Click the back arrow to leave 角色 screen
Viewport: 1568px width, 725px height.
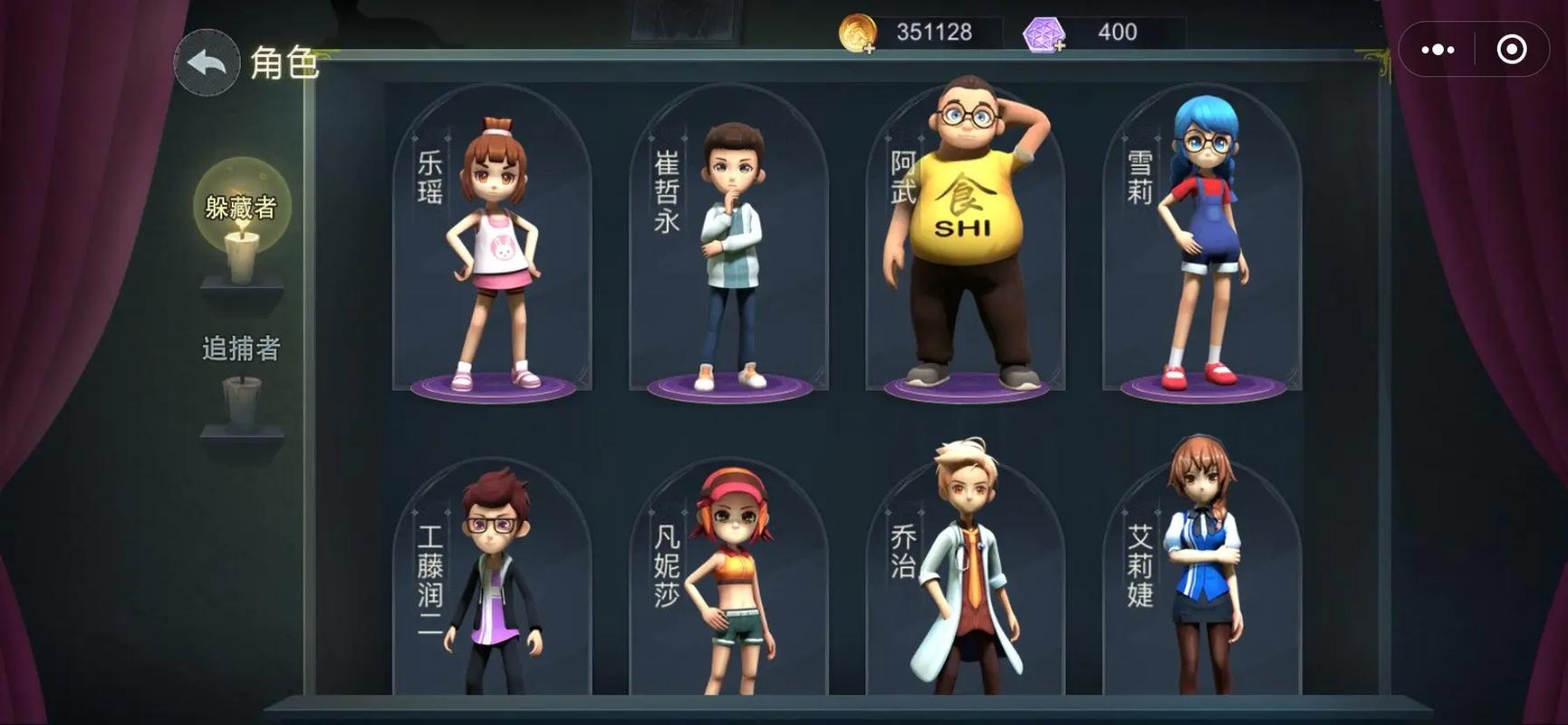pos(207,61)
